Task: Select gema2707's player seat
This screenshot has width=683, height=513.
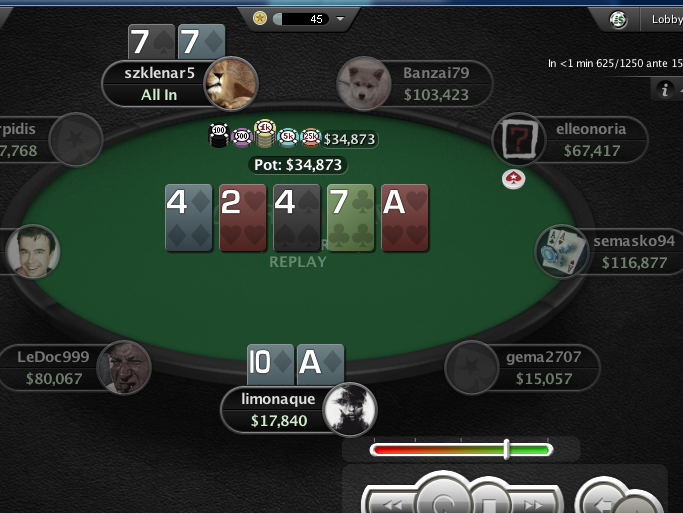Action: click(472, 367)
